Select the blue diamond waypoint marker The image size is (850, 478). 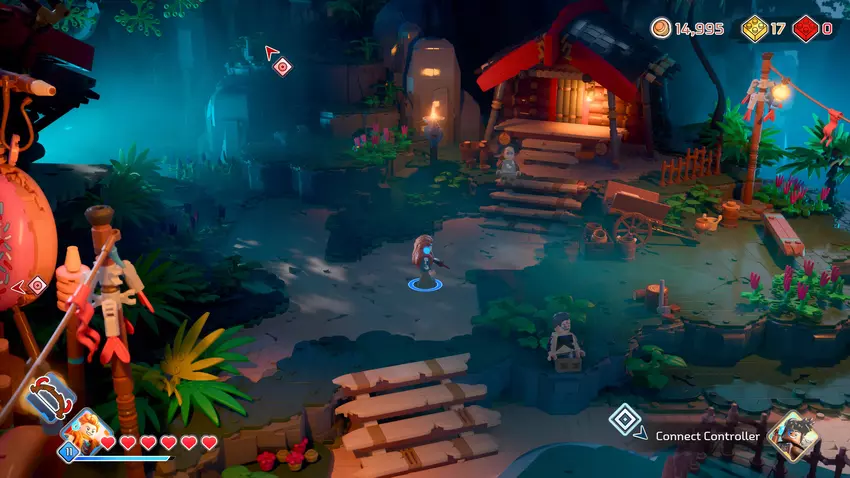624,419
